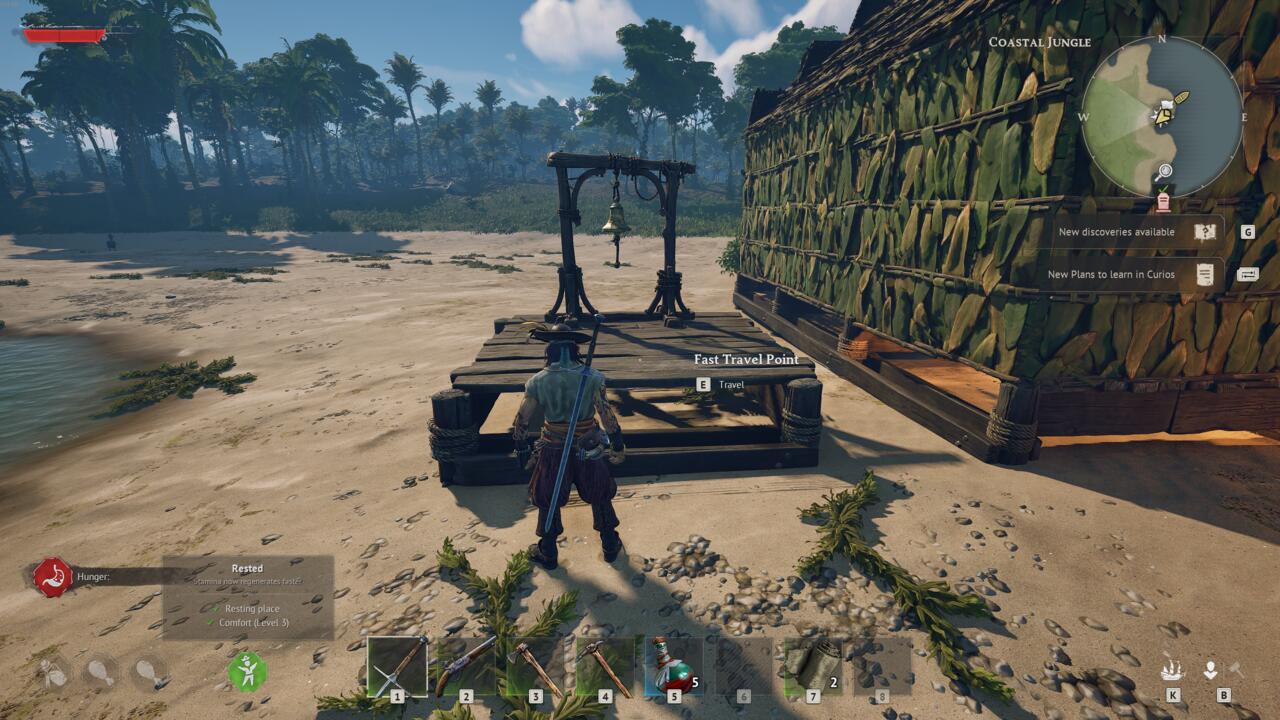Click the red tombstone marker below minimap
The width and height of the screenshot is (1280, 720).
point(1163,202)
